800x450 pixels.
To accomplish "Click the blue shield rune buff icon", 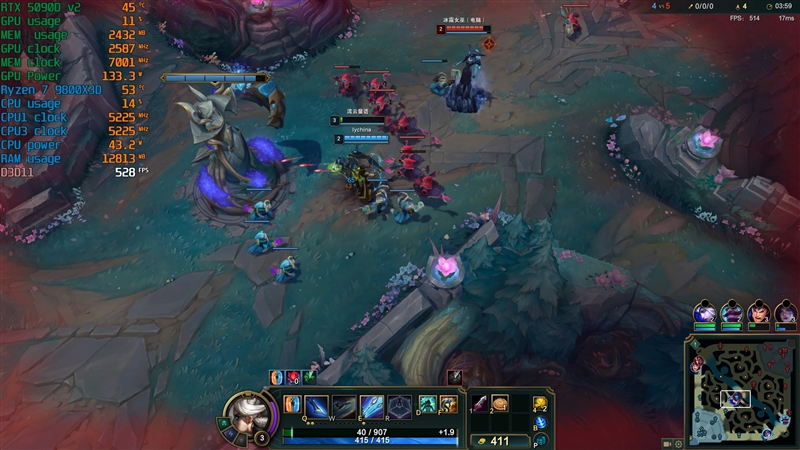I will coord(277,377).
